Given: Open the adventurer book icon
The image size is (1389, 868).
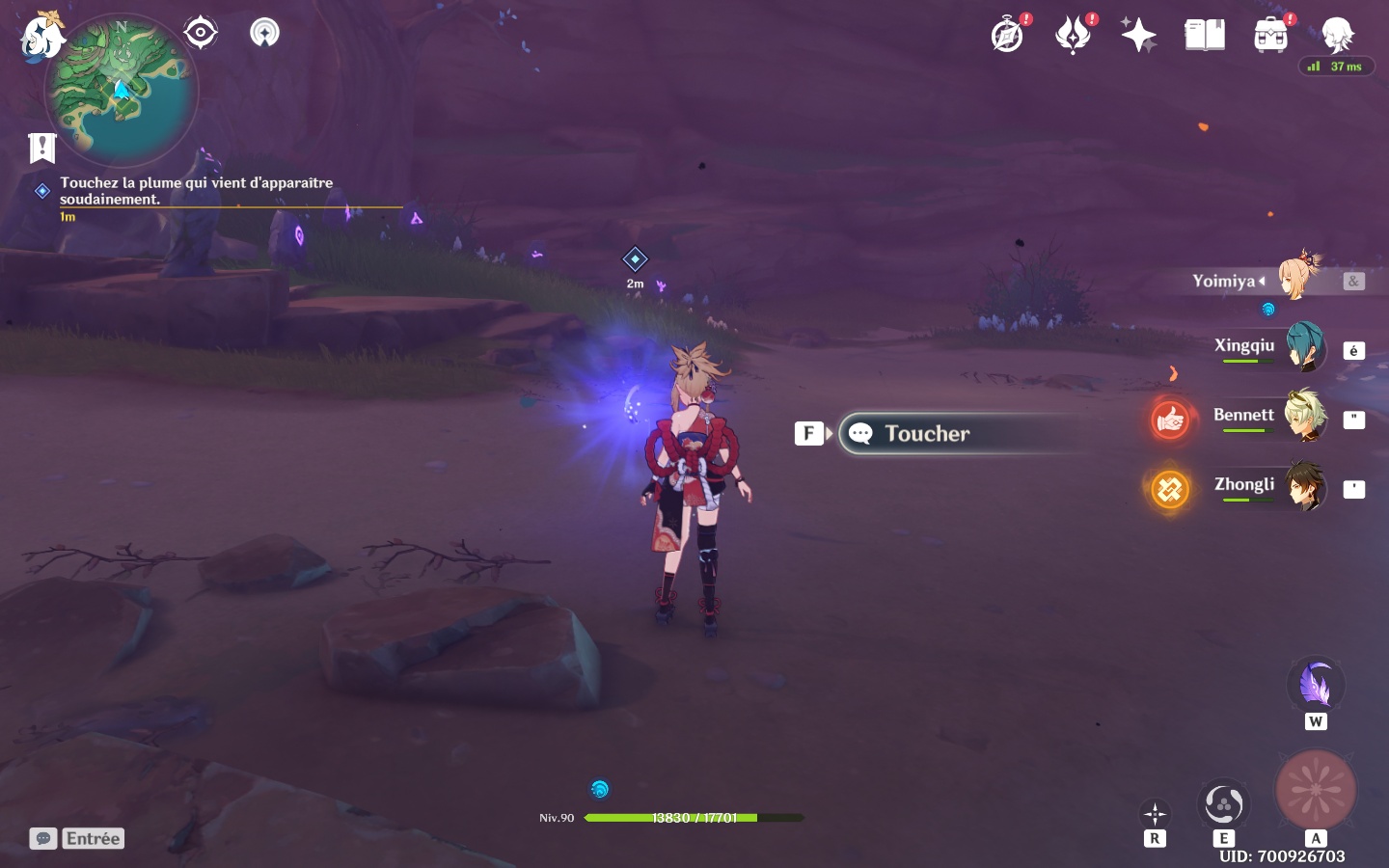Looking at the screenshot, I should tap(1205, 36).
